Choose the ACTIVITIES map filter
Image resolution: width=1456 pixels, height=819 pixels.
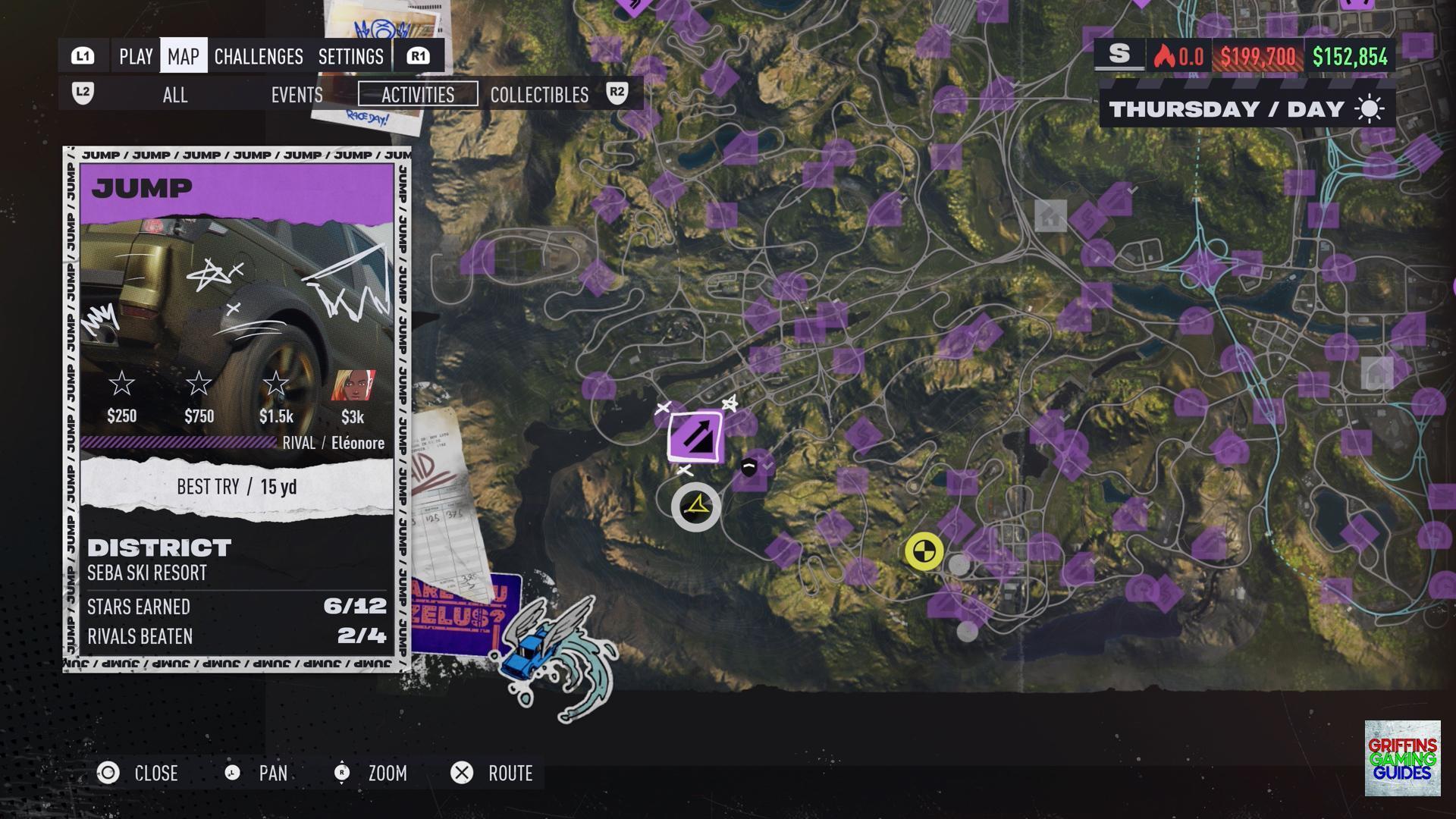418,95
